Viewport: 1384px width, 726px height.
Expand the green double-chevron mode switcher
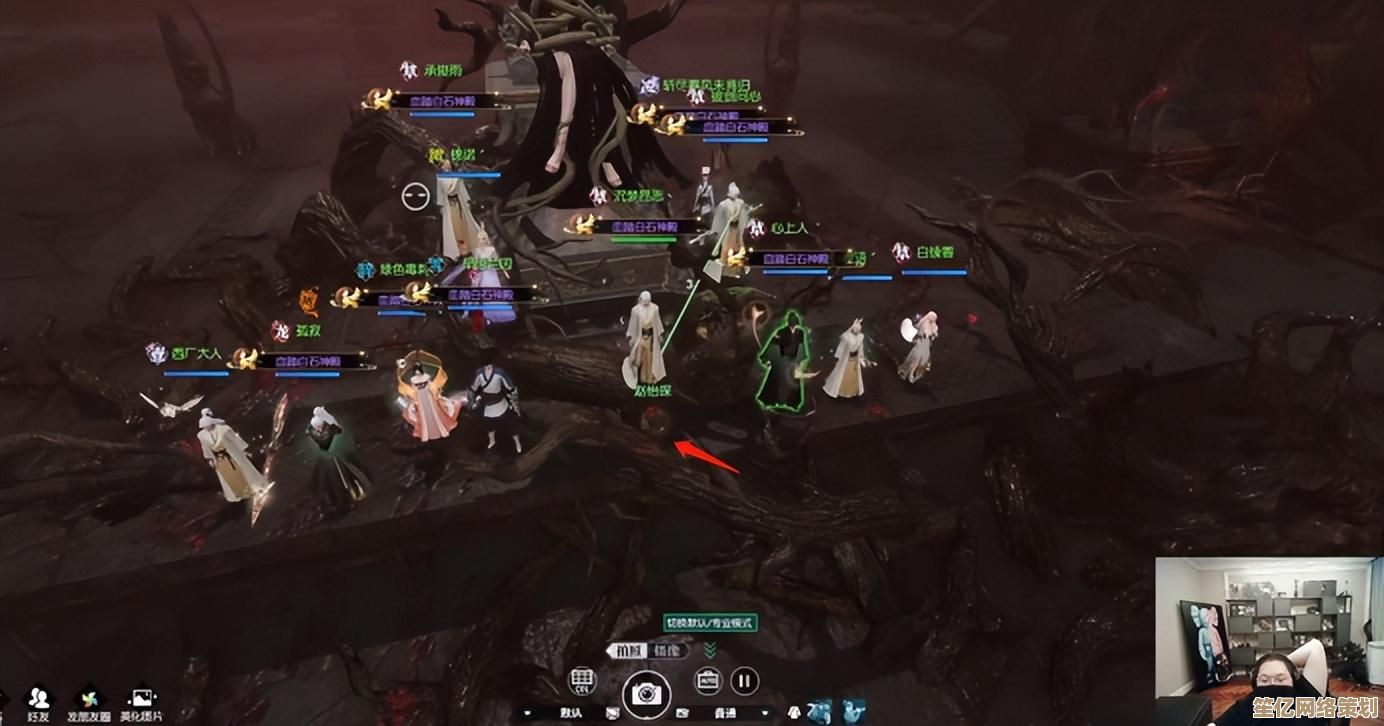coord(710,650)
